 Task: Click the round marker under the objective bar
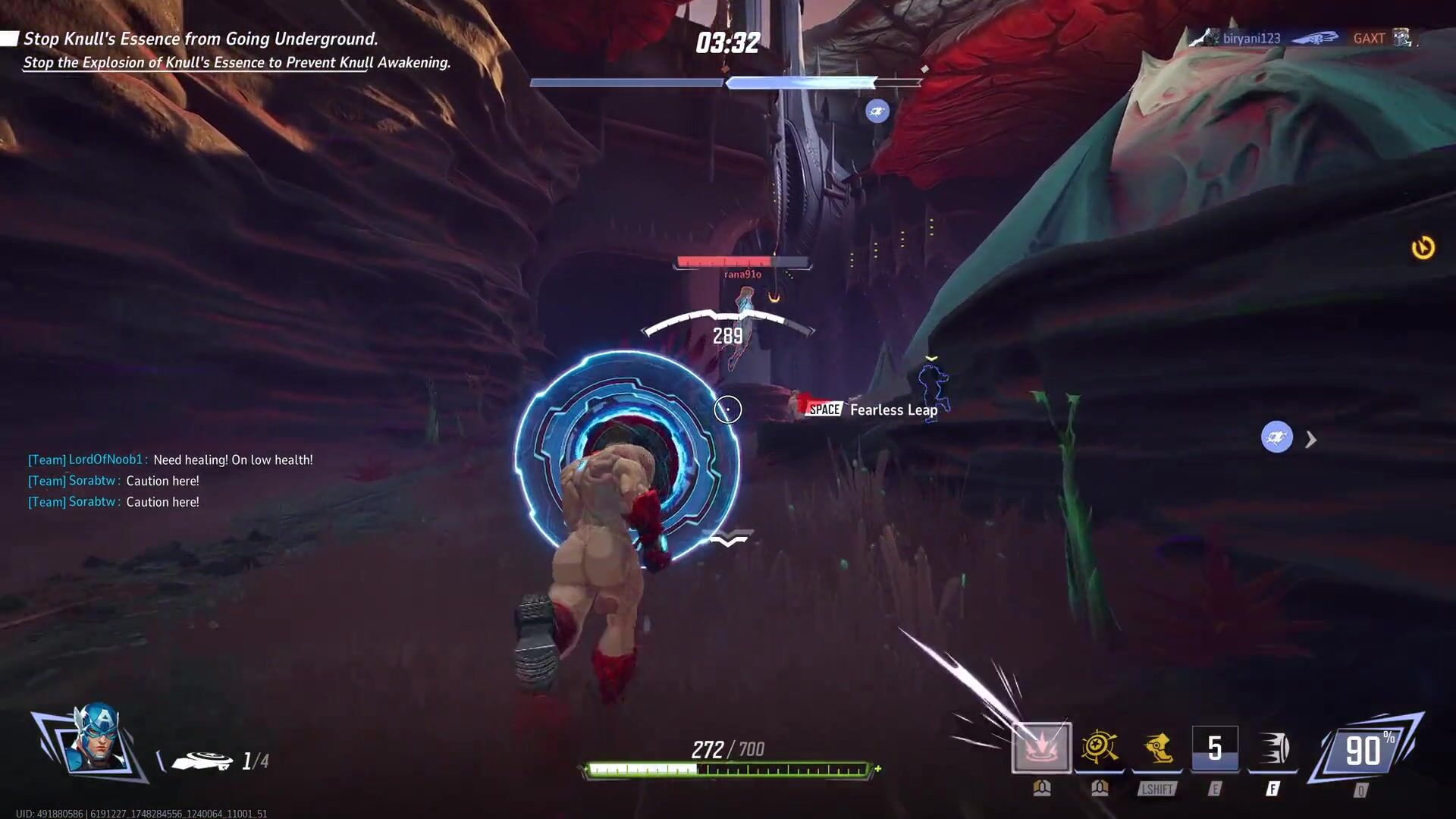pos(877,111)
